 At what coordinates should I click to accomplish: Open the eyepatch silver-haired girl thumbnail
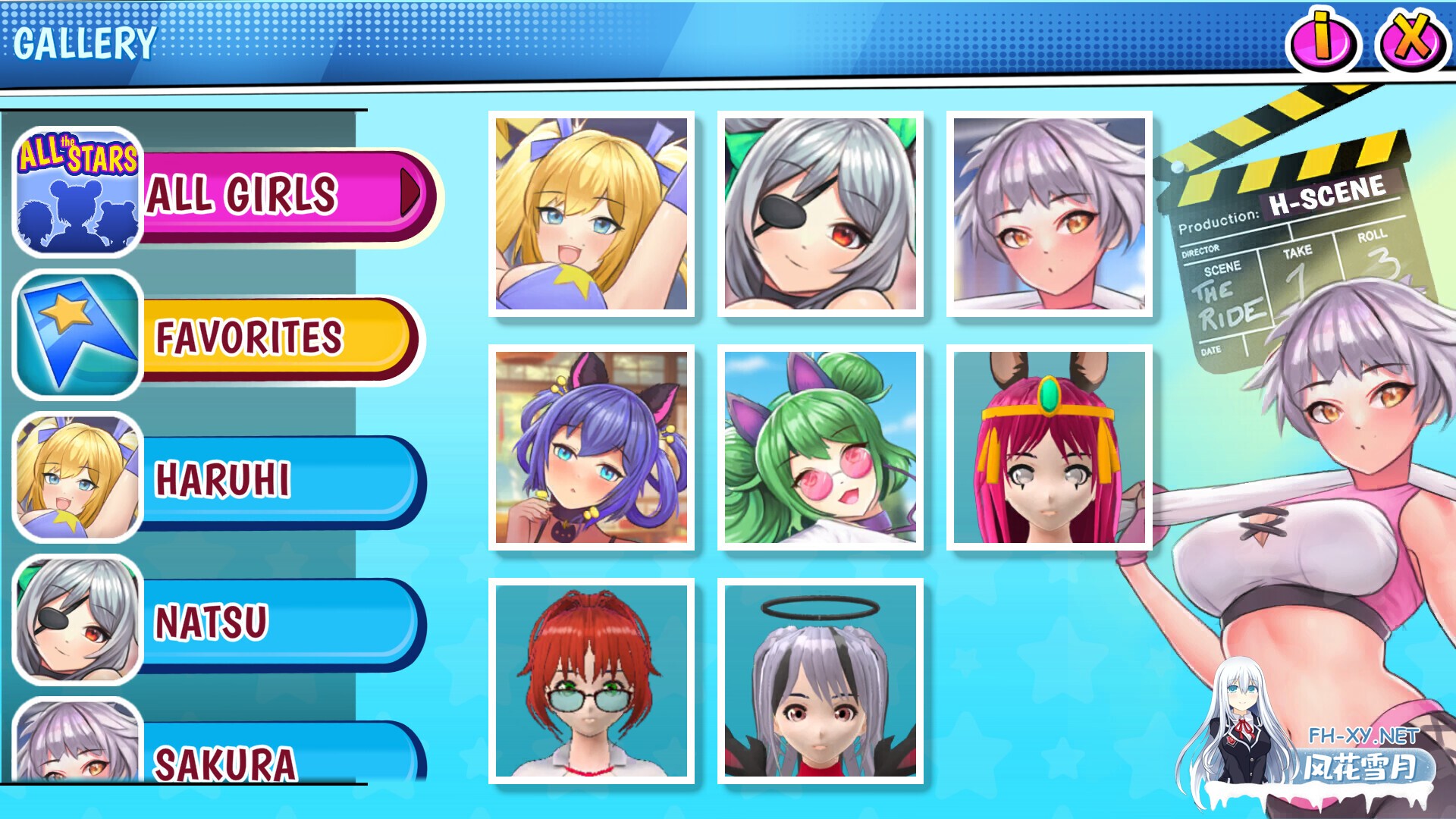click(x=821, y=214)
